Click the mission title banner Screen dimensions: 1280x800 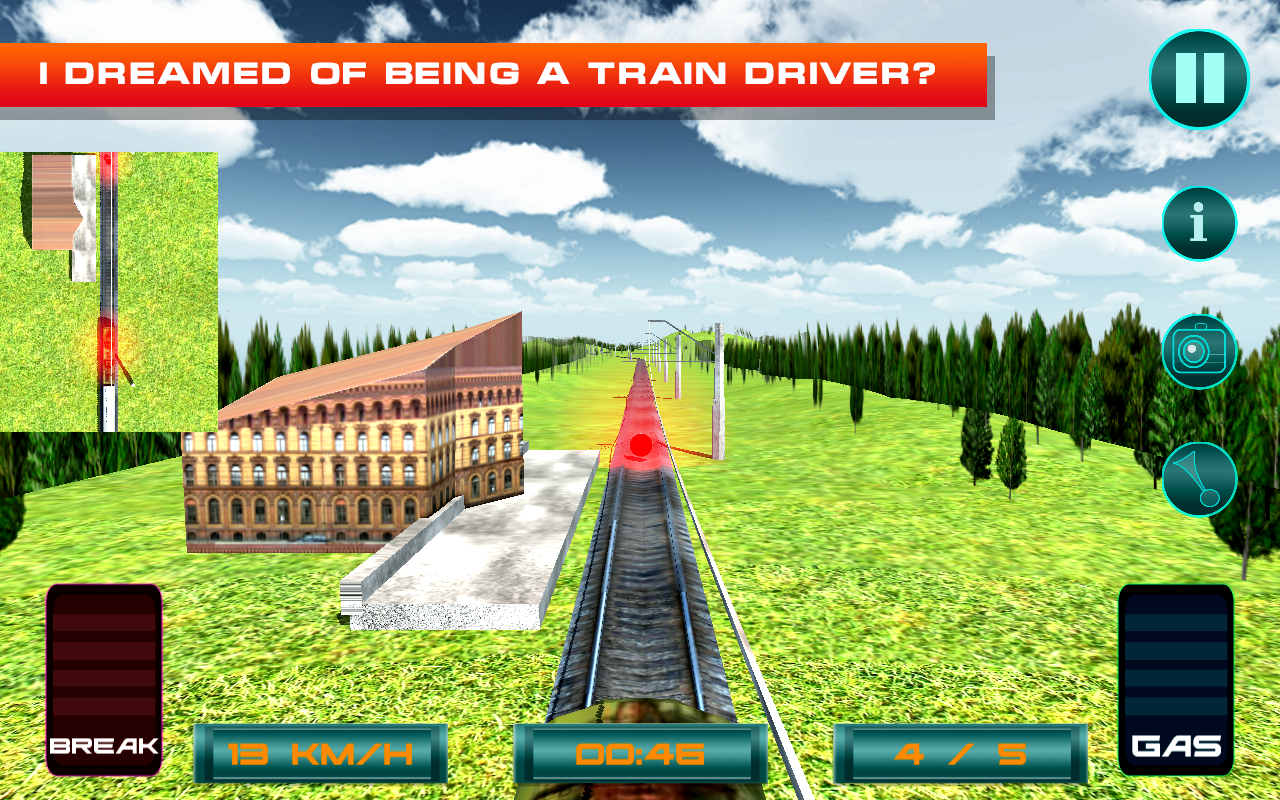pos(490,72)
